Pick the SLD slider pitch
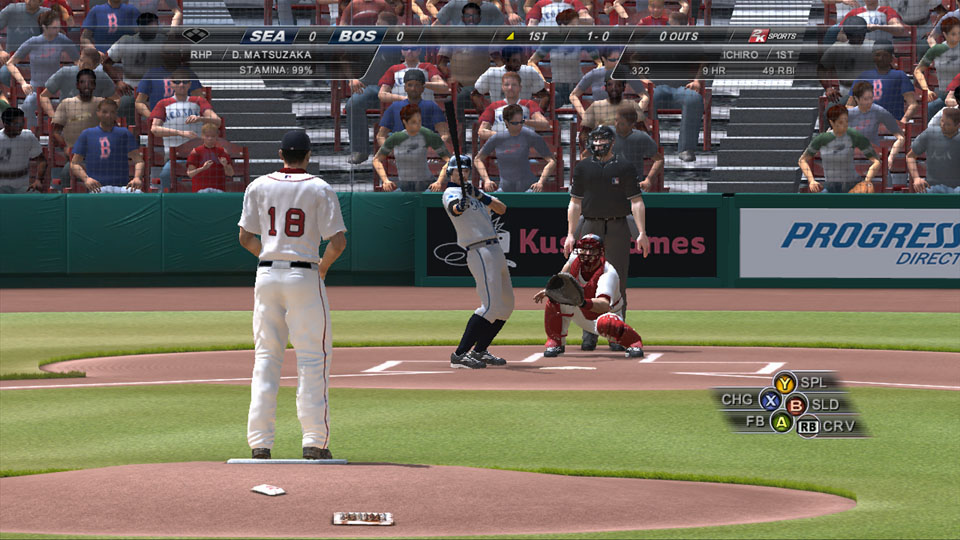Viewport: 960px width, 540px height. 796,405
